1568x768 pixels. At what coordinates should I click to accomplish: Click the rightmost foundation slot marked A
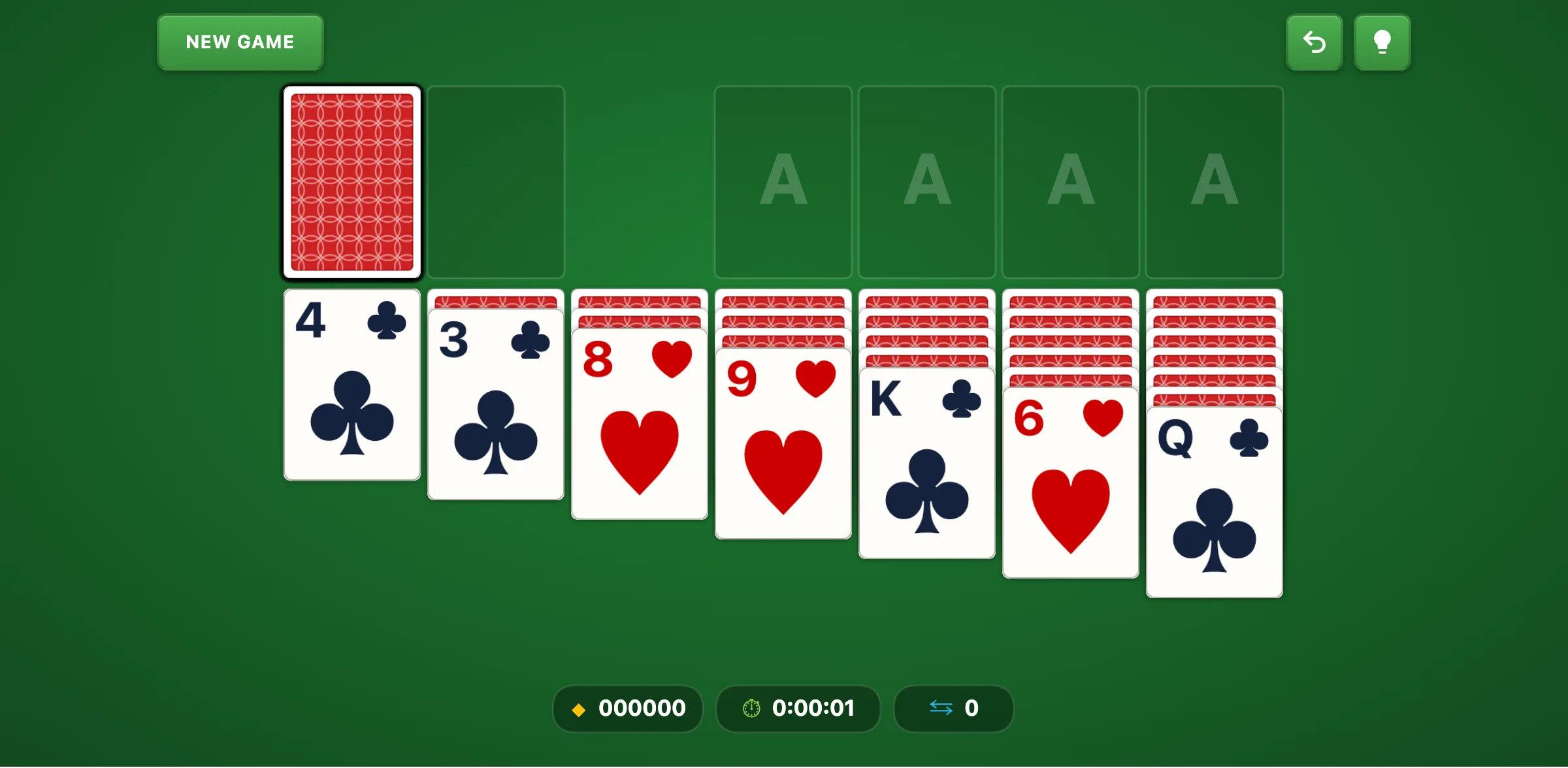(1214, 182)
